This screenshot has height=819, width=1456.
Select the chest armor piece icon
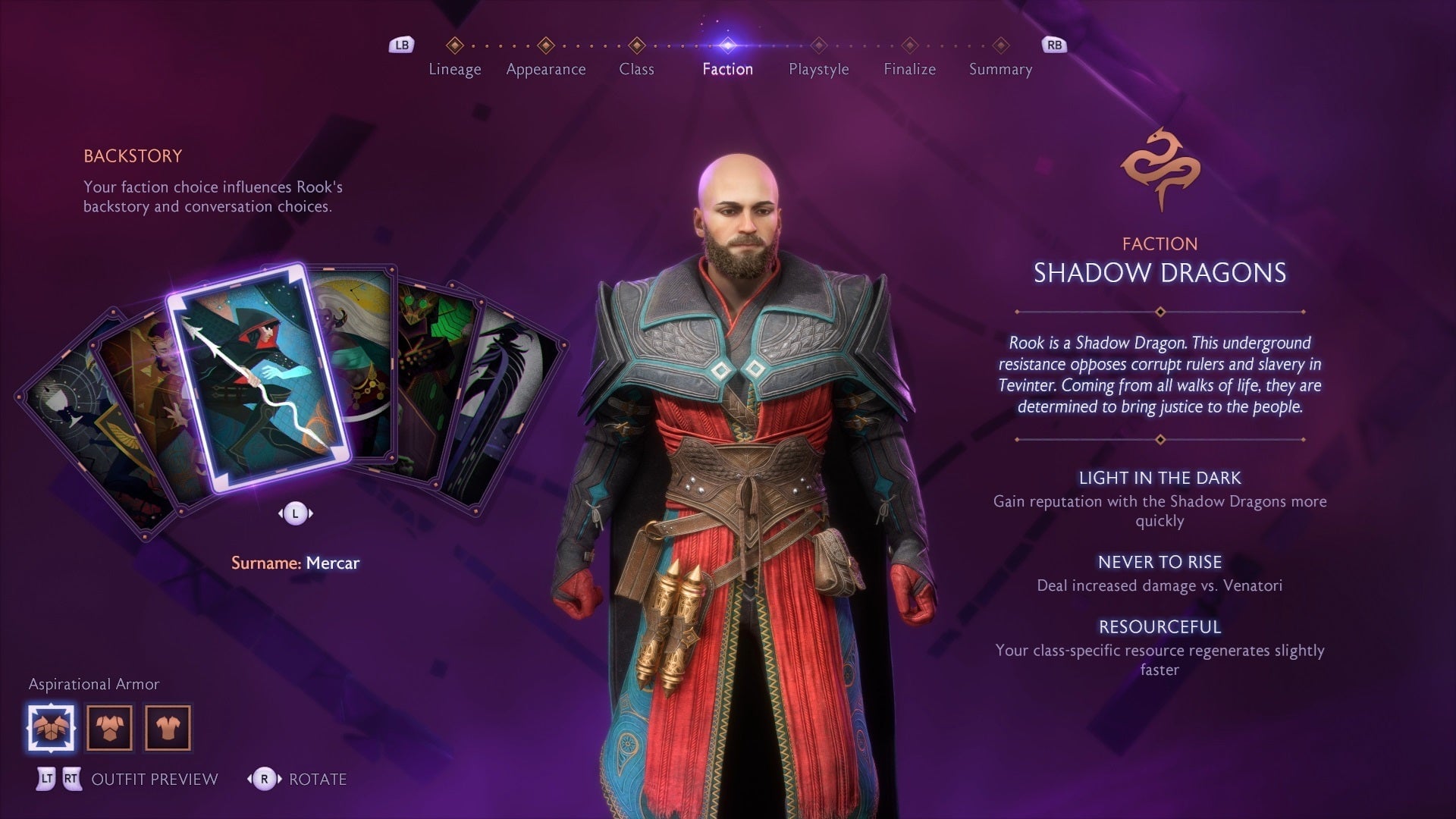pos(110,726)
